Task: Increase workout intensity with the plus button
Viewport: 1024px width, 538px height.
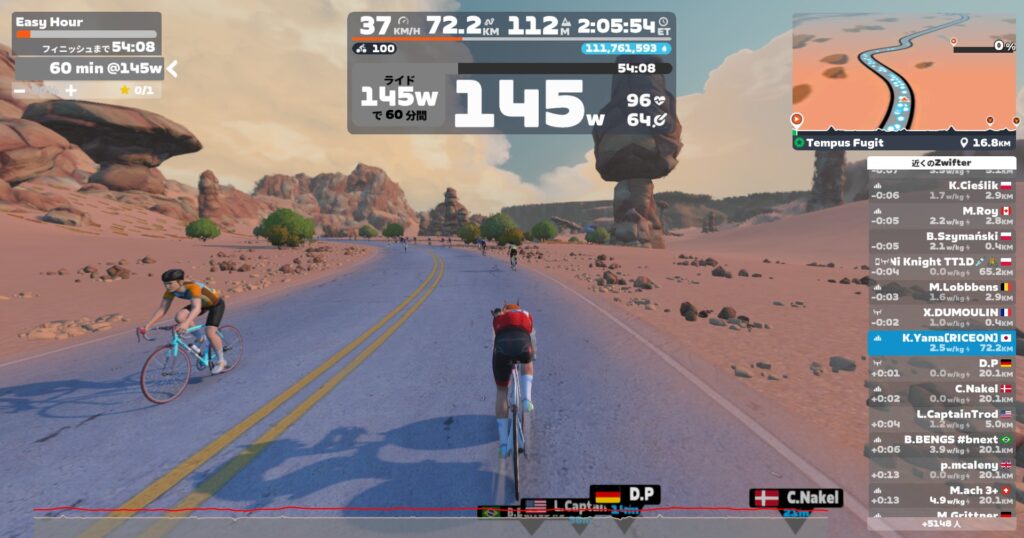Action: tap(71, 91)
